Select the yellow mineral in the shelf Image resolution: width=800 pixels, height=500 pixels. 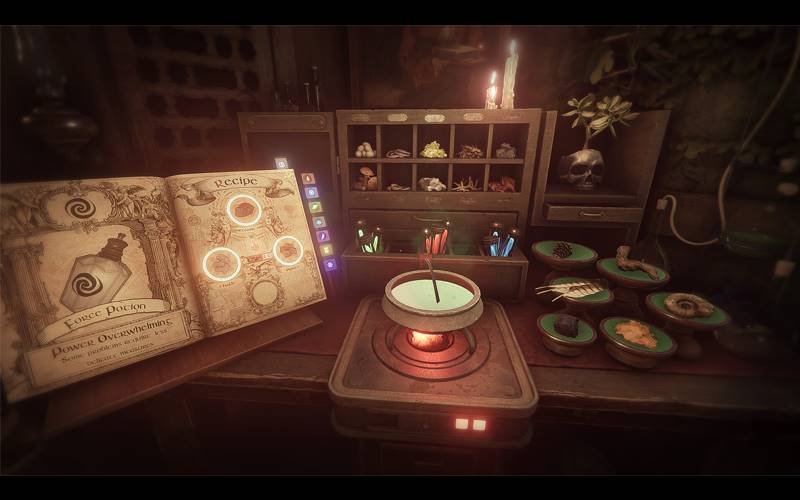[433, 149]
